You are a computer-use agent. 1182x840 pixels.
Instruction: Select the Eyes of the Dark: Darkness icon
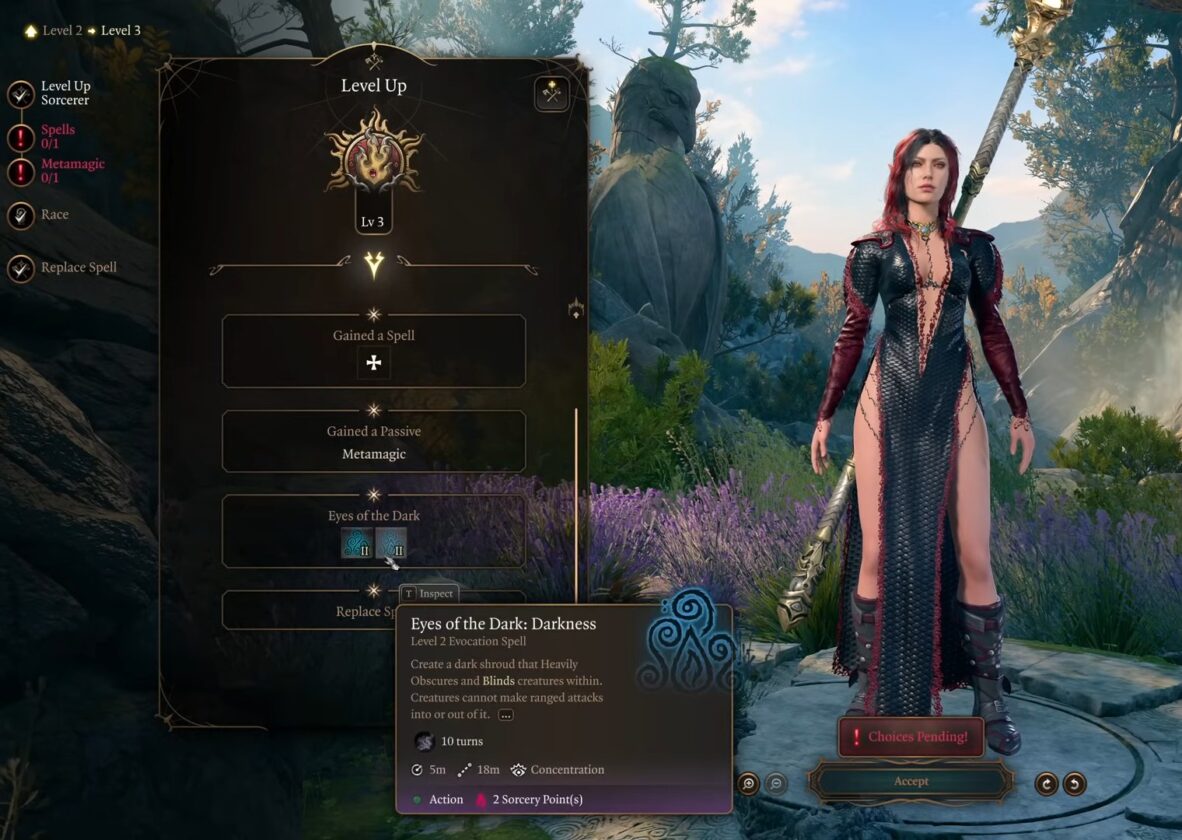(391, 544)
